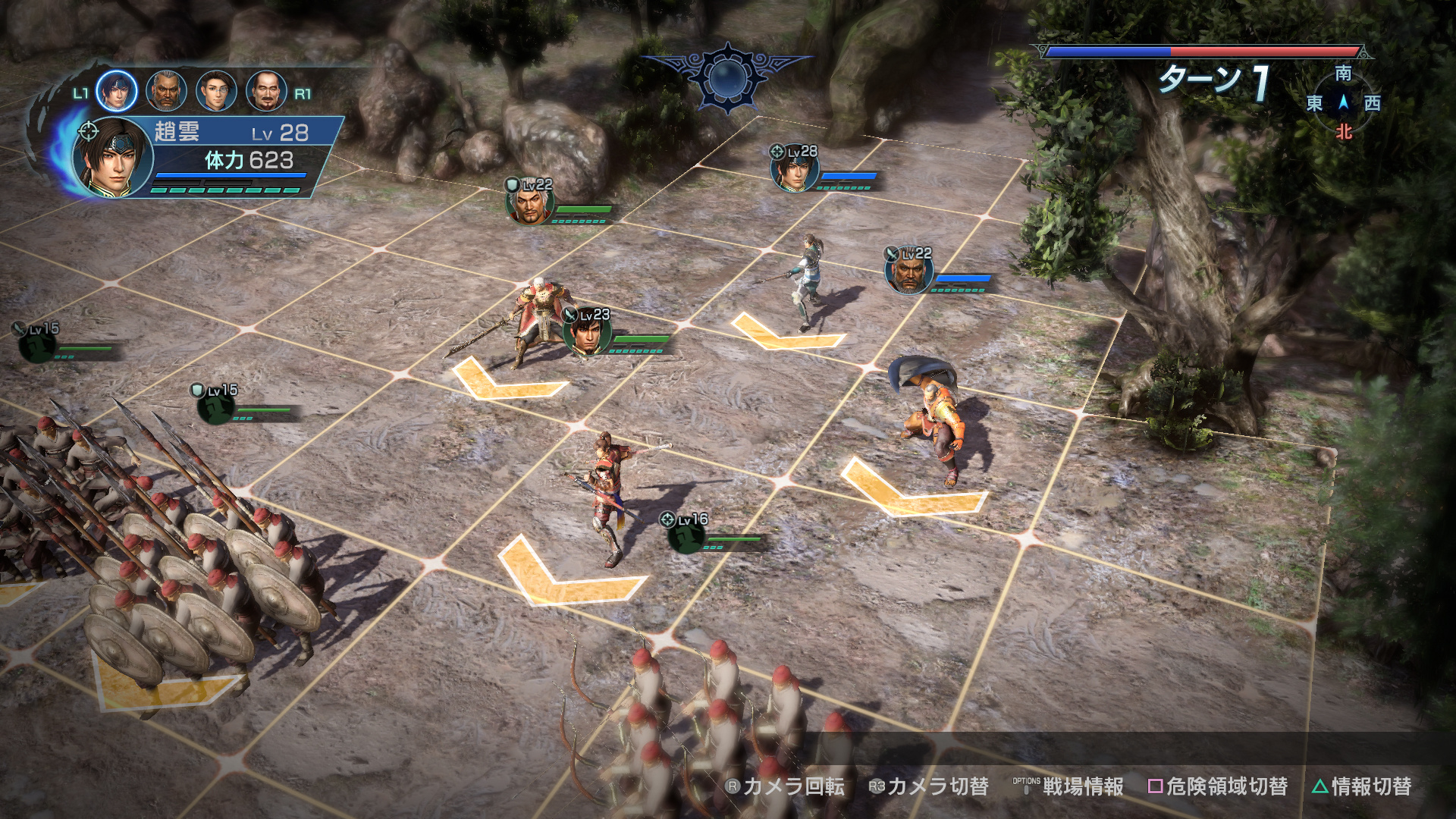The height and width of the screenshot is (819, 1456).
Task: Switch to the gray-bearded officer portrait
Action: [166, 91]
